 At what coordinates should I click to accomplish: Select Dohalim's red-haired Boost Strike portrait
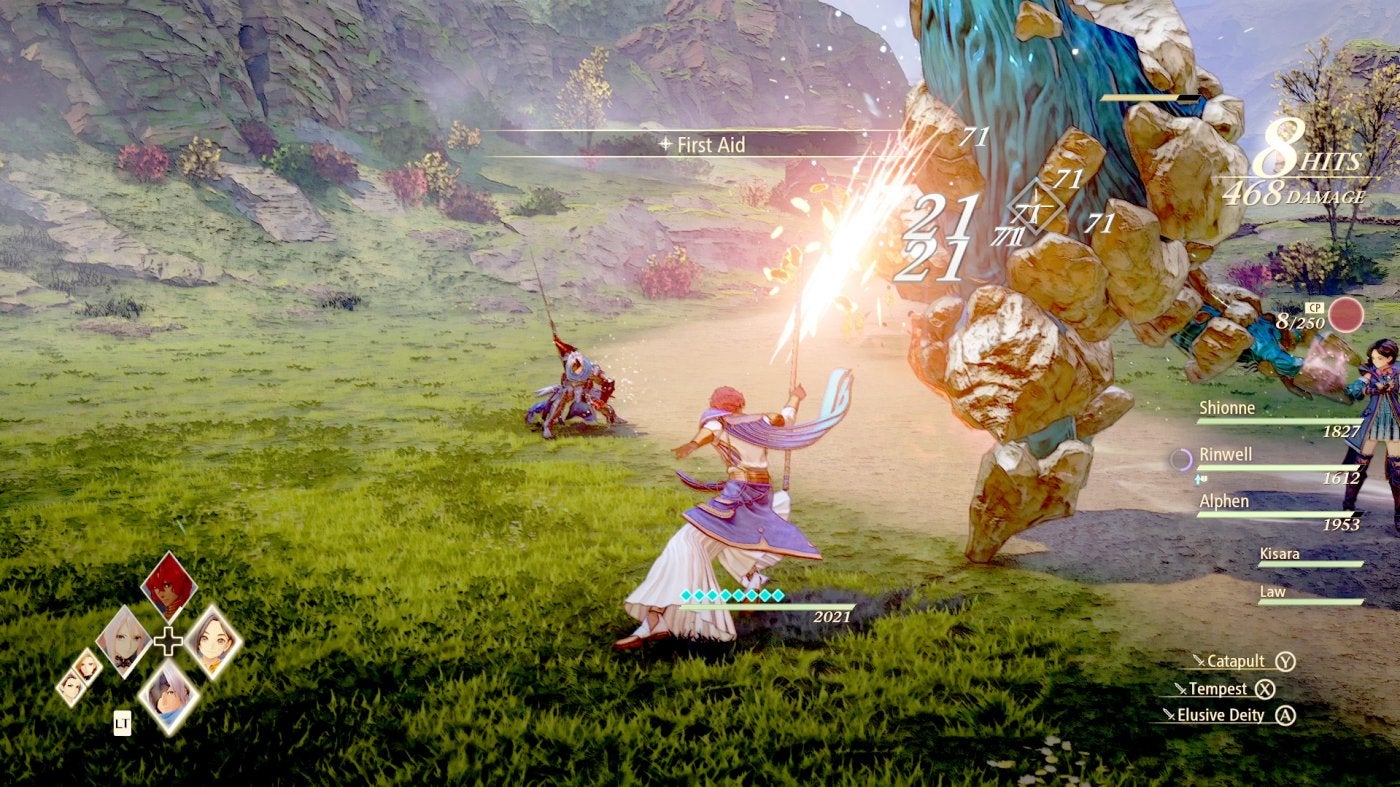[x=168, y=588]
